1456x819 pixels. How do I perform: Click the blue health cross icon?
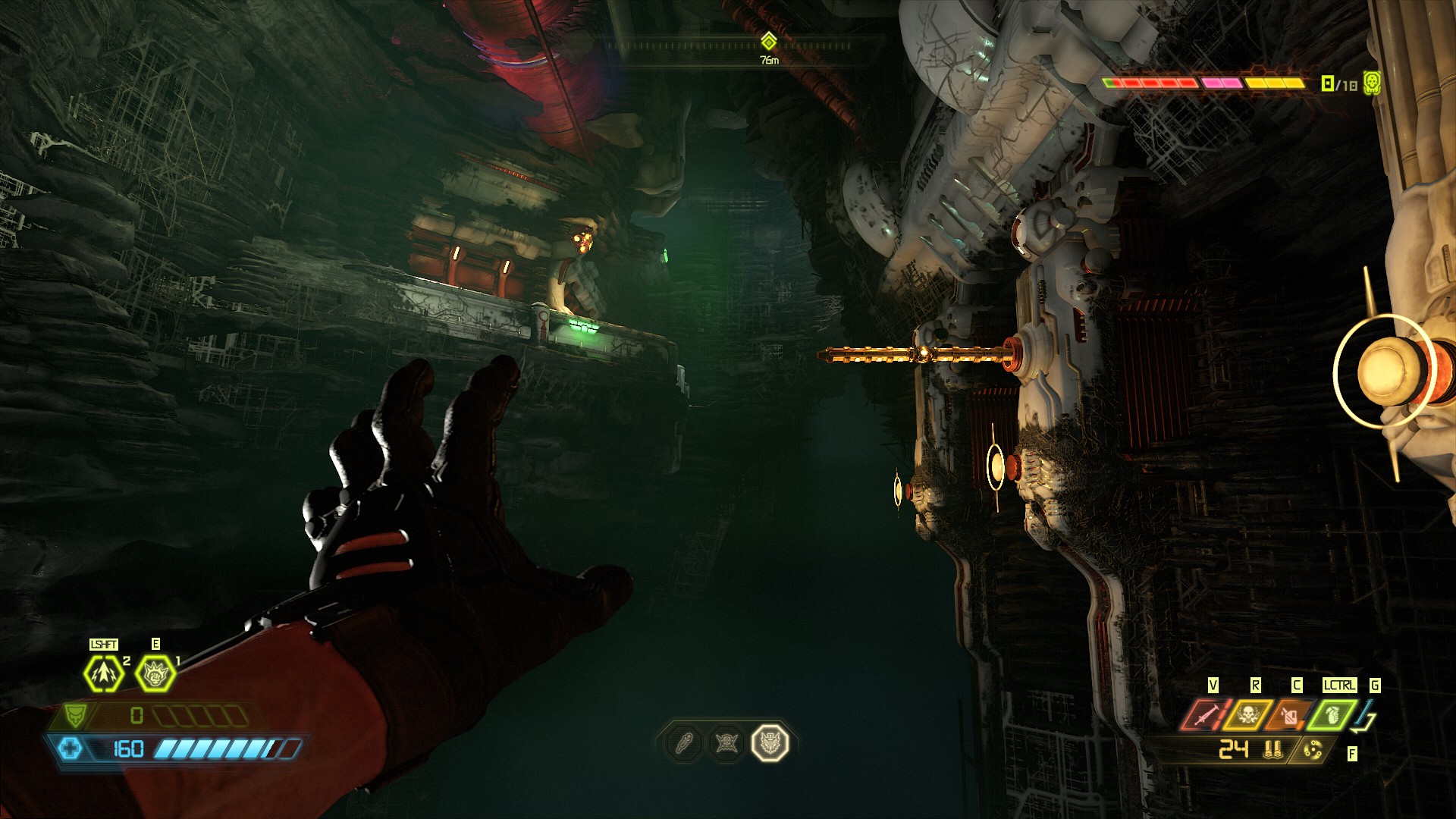point(70,749)
